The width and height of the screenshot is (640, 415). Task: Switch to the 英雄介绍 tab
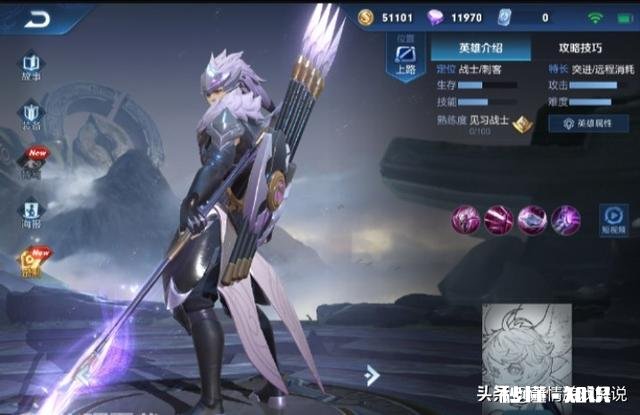[482, 48]
